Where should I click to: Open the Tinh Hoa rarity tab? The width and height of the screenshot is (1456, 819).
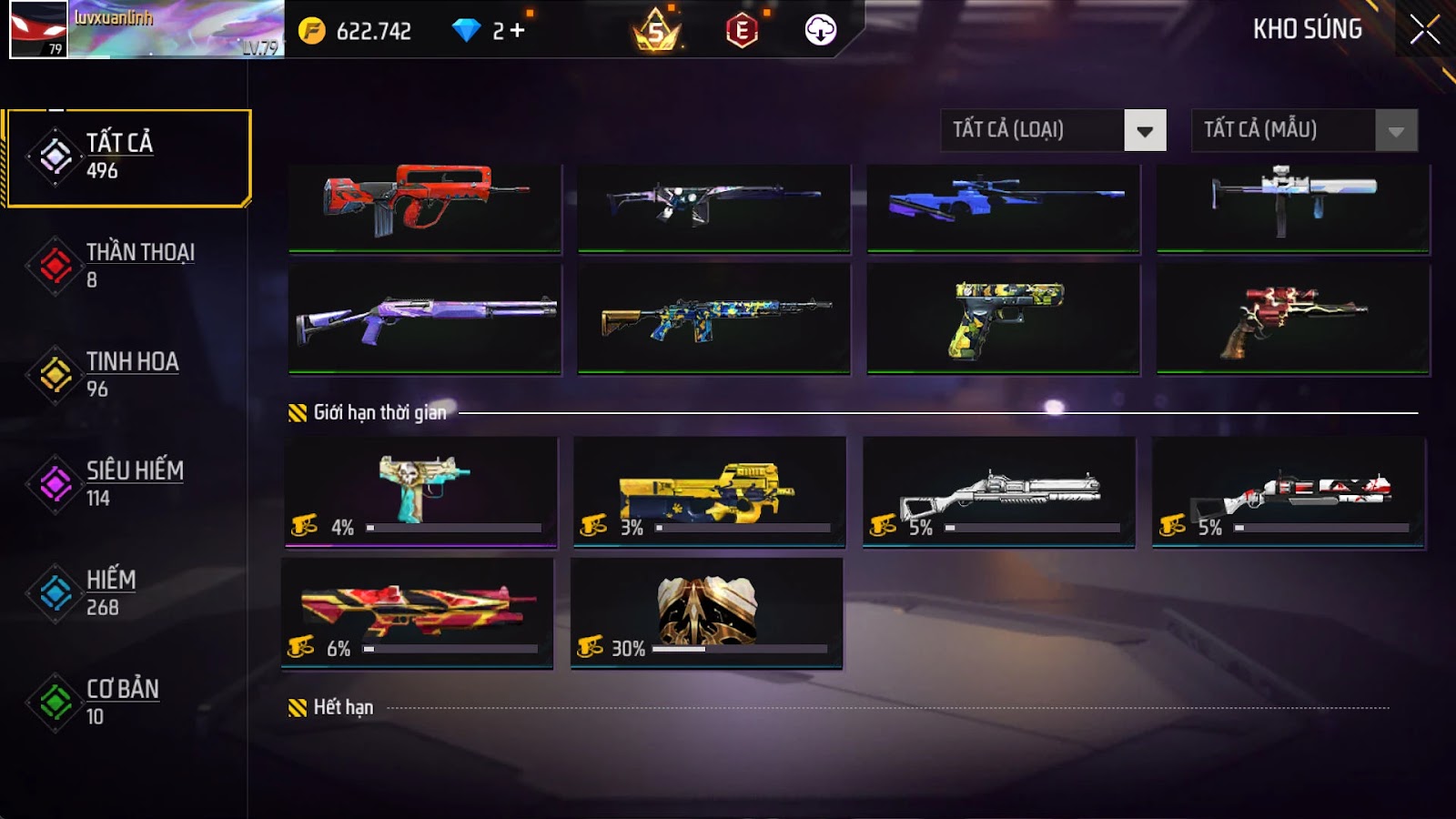127,375
